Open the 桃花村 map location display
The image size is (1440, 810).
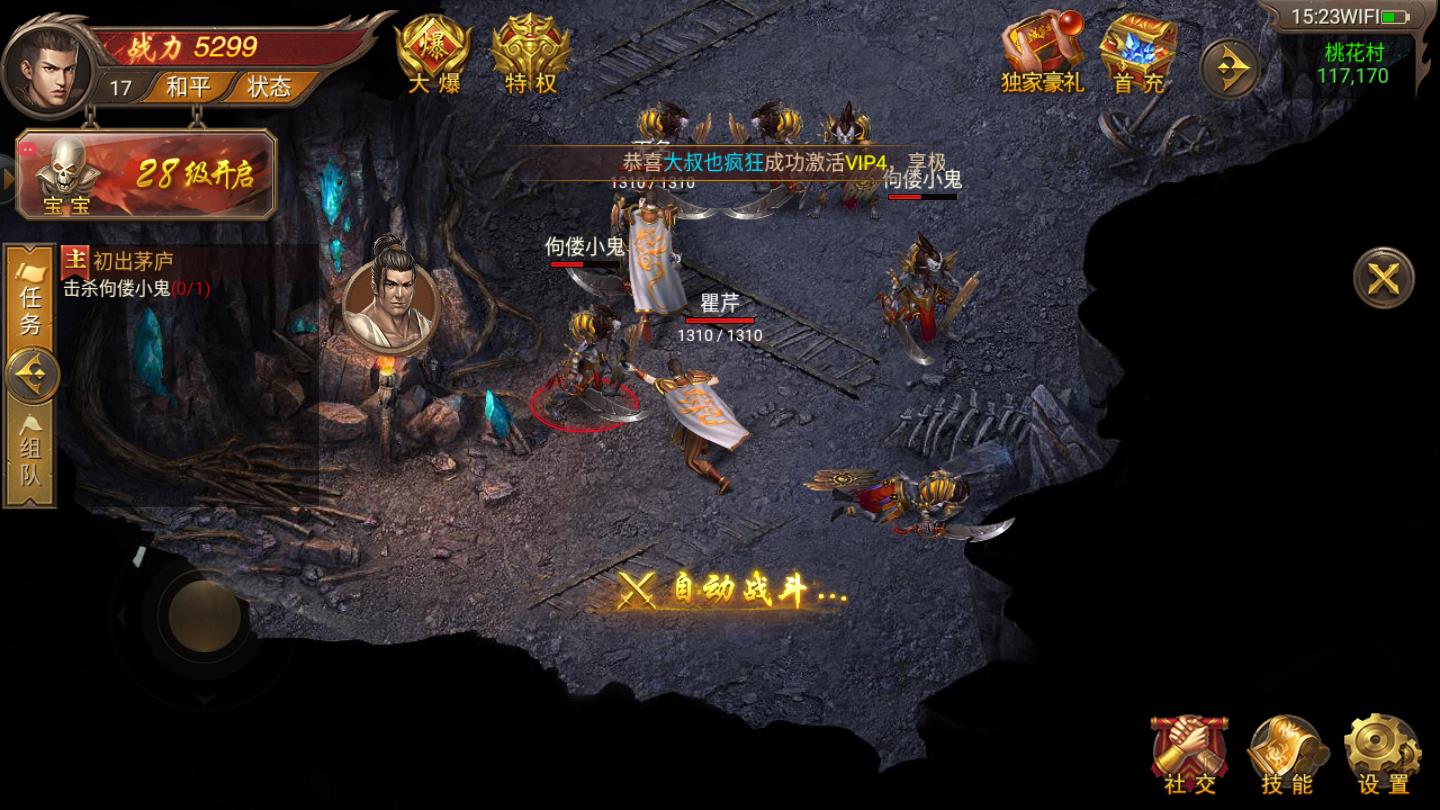[x=1352, y=63]
